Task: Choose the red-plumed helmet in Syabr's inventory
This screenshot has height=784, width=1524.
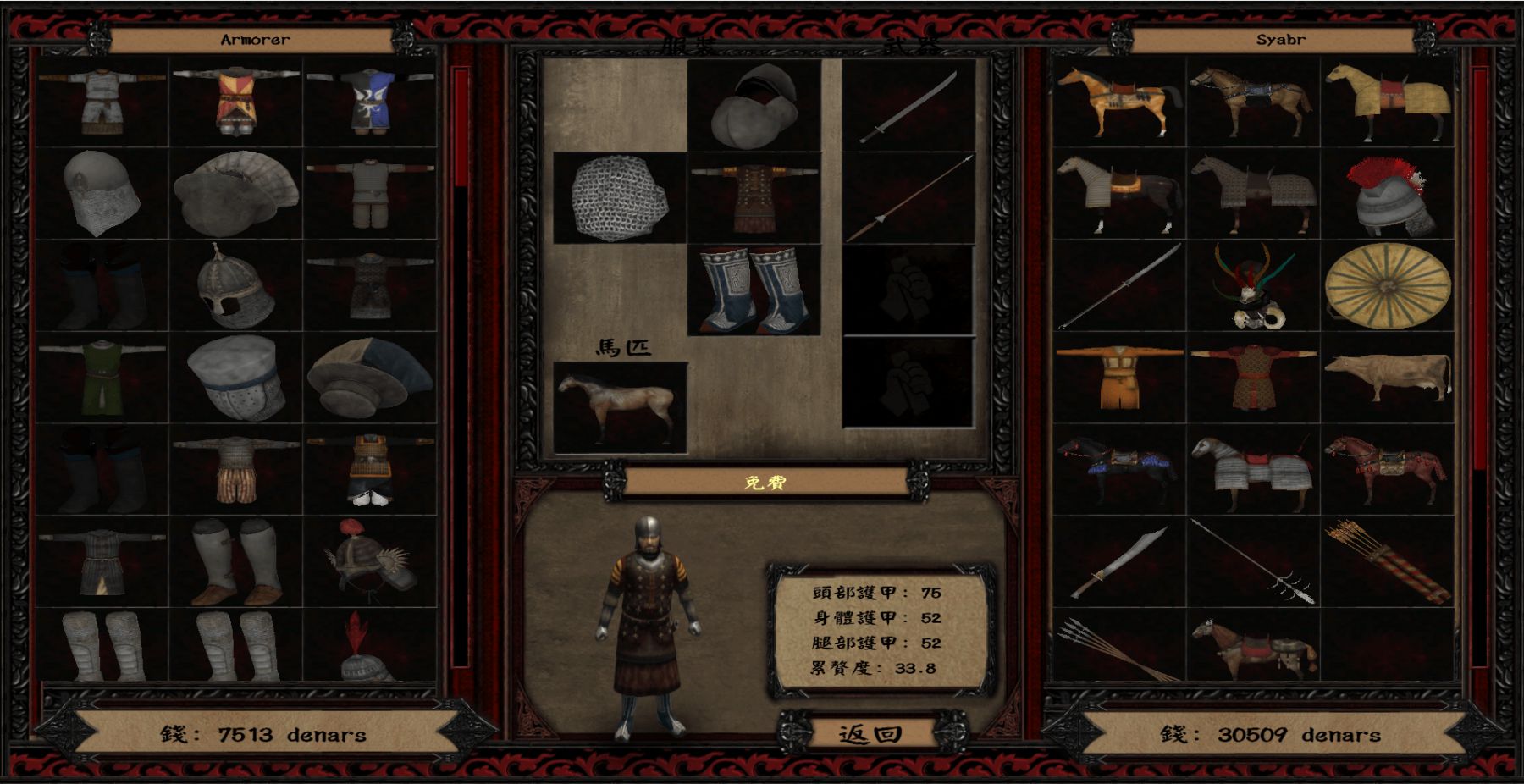Action: [1387, 195]
